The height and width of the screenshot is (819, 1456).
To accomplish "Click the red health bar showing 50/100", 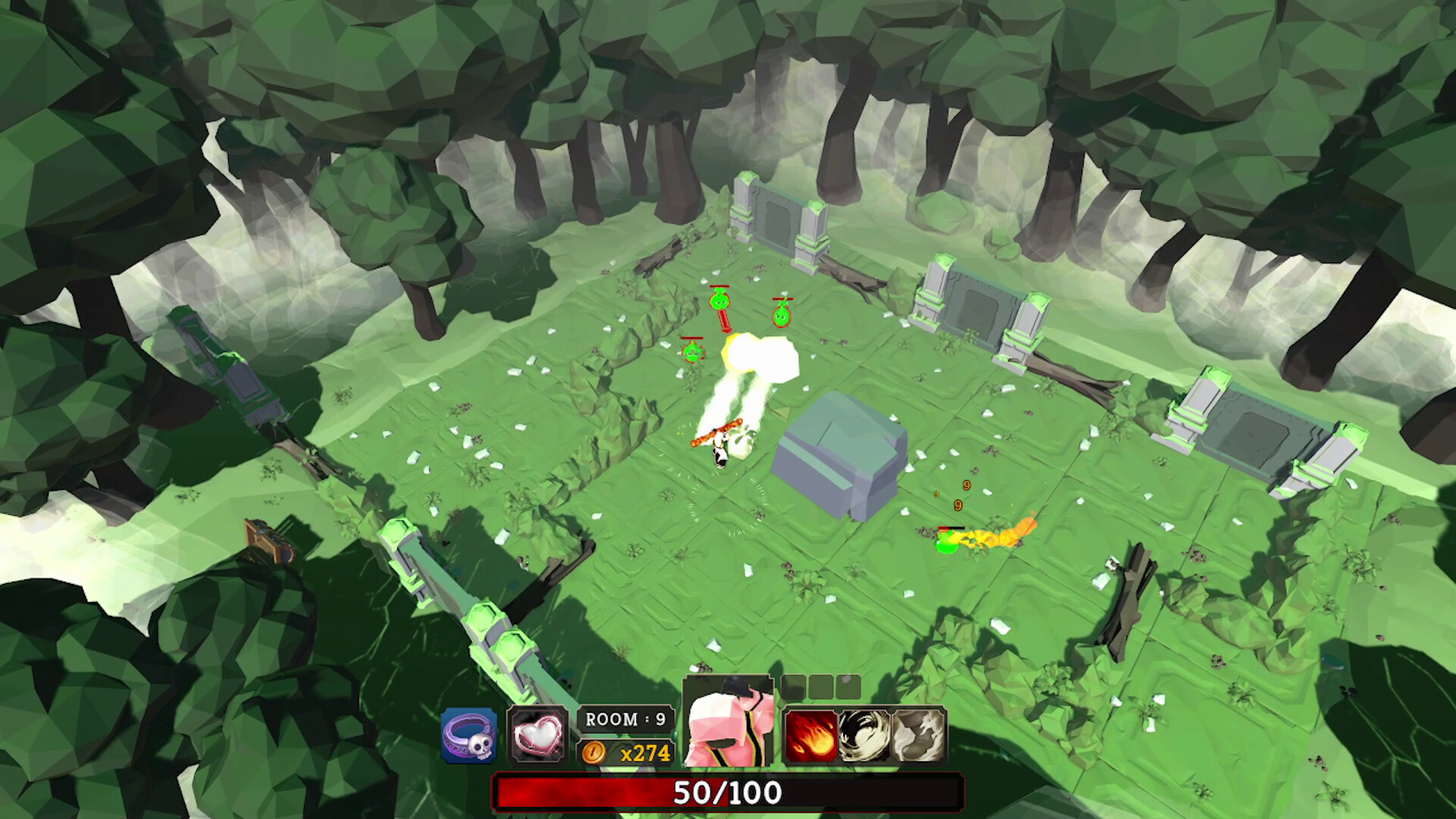I will (728, 793).
